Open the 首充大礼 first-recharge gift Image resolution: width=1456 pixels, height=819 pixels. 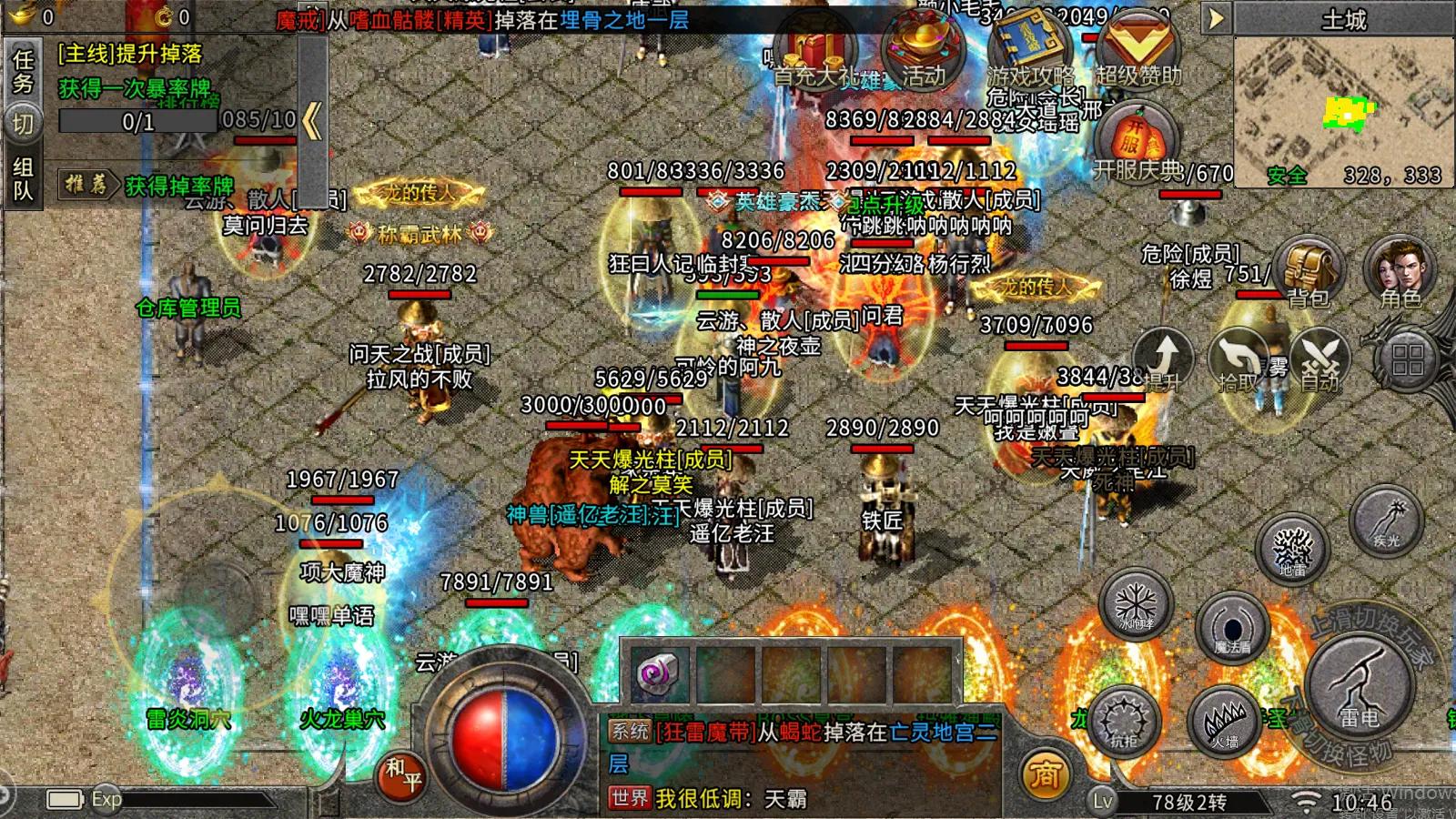tap(813, 55)
